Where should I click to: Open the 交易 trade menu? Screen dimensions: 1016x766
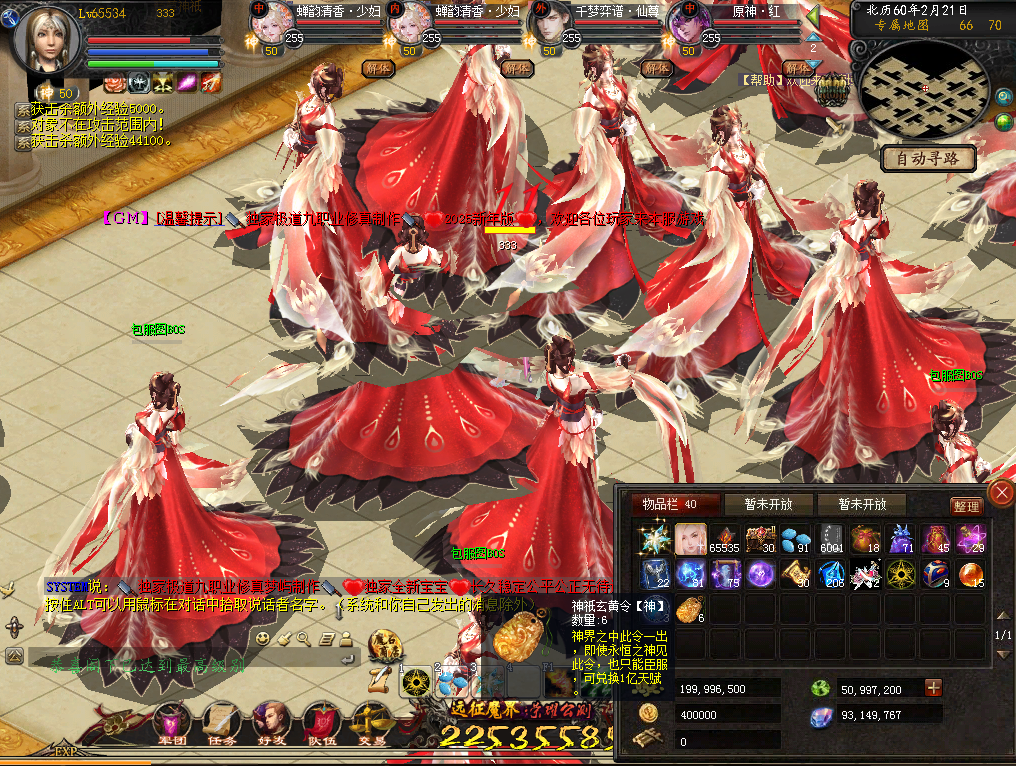click(371, 722)
